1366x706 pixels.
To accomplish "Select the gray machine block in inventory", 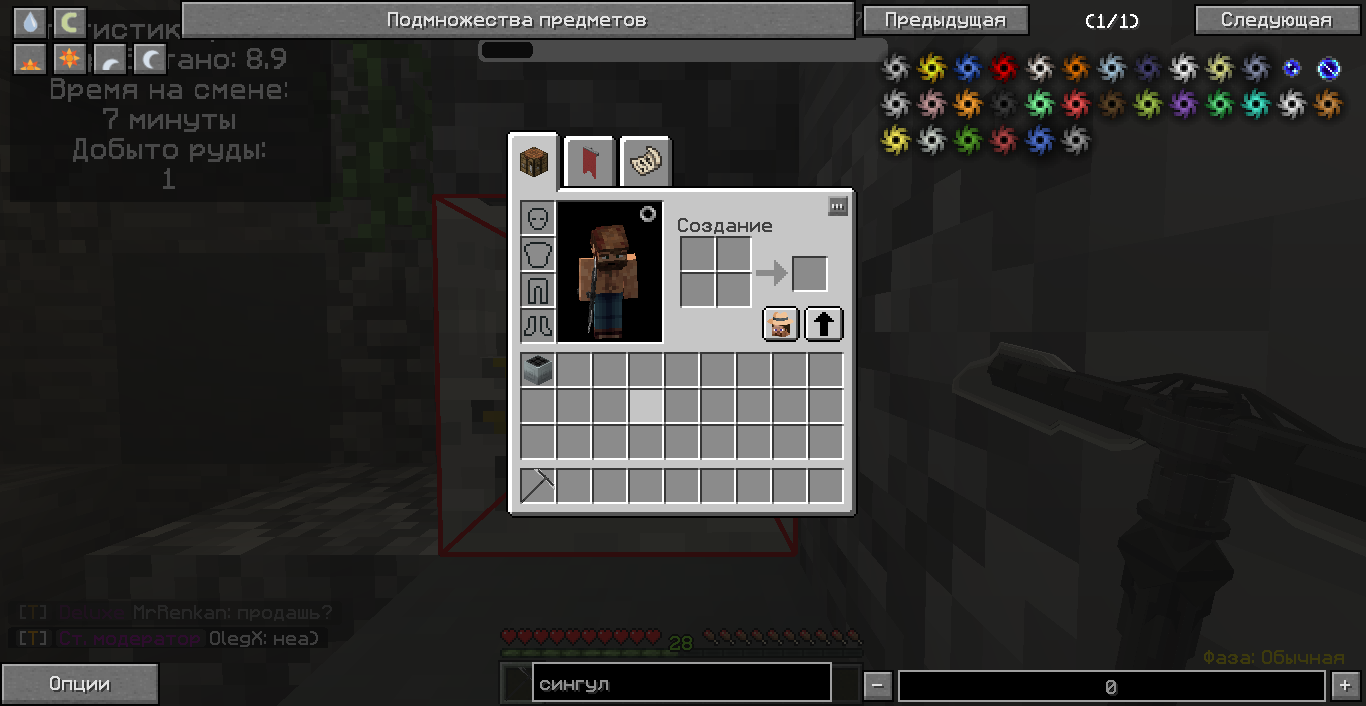I will coord(538,371).
